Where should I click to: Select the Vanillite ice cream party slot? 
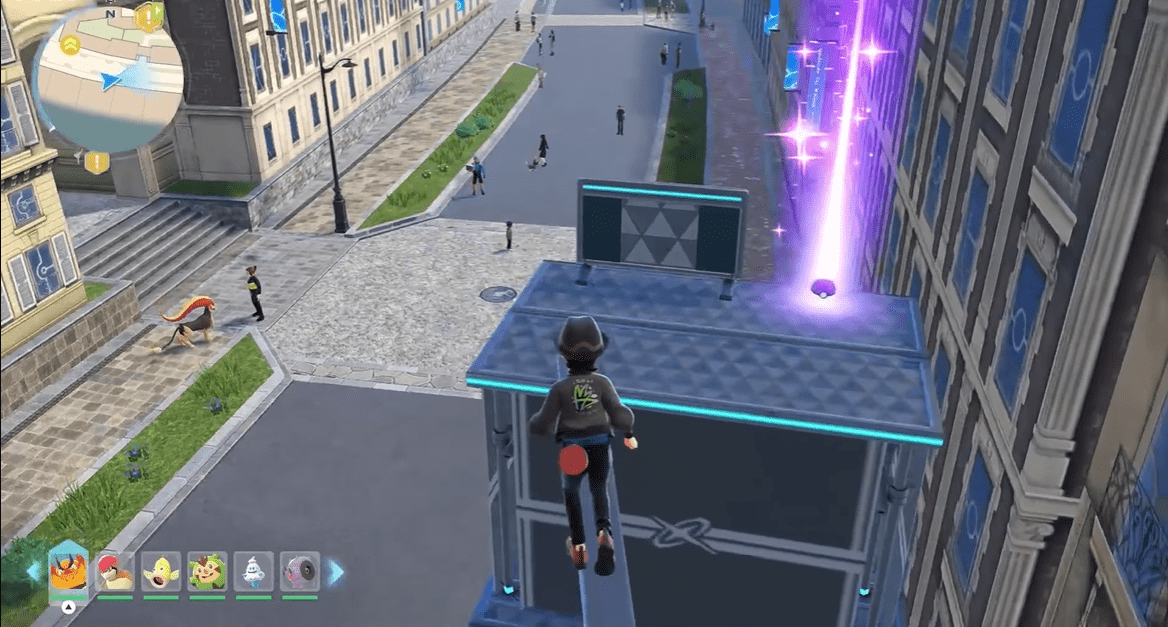pyautogui.click(x=253, y=571)
